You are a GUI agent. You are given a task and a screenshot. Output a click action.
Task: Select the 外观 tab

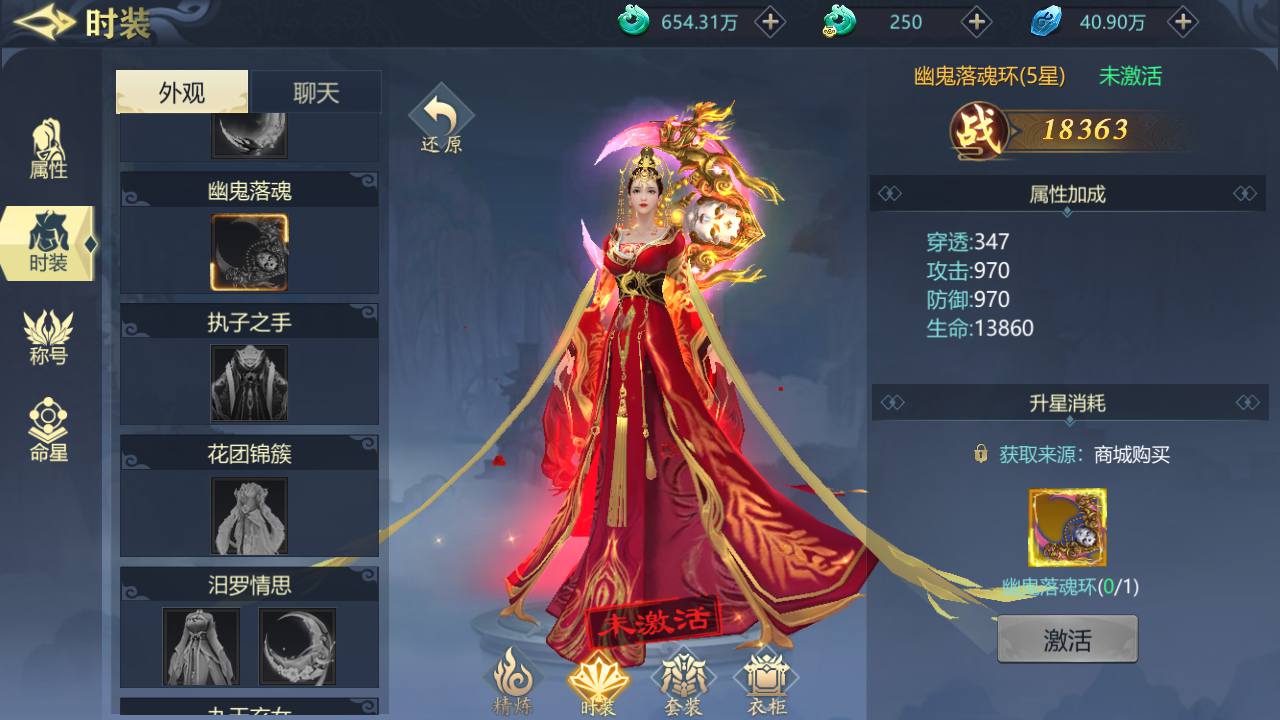[x=181, y=91]
